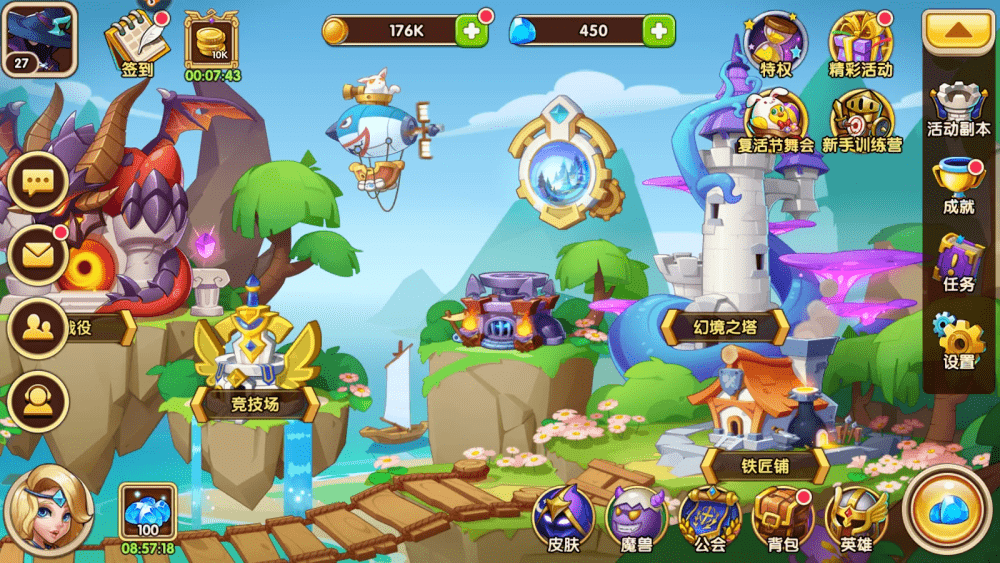Open the chat speech bubble button
The width and height of the screenshot is (1000, 563).
click(38, 183)
